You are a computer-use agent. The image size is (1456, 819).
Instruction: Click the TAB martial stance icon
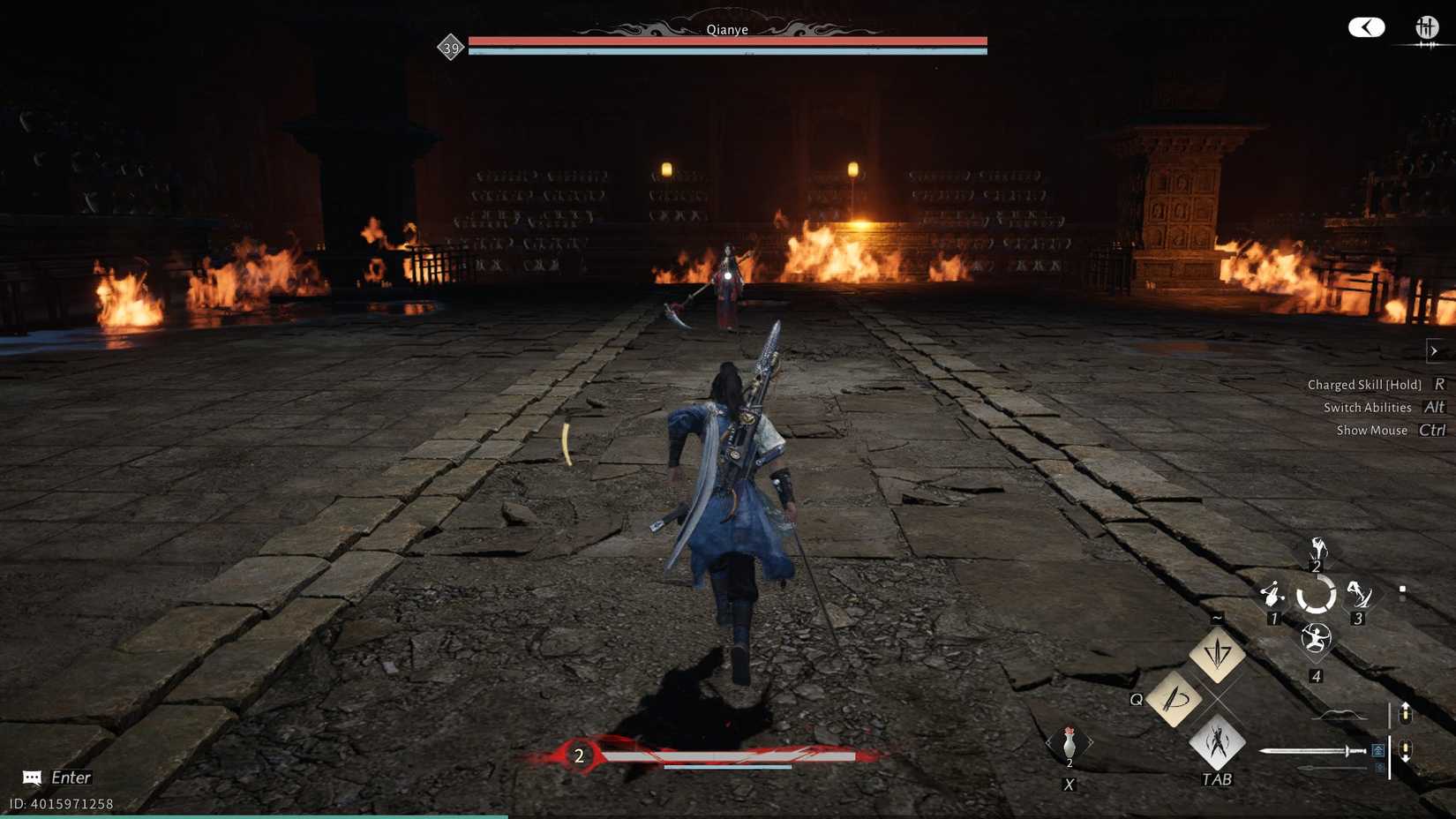(1218, 746)
